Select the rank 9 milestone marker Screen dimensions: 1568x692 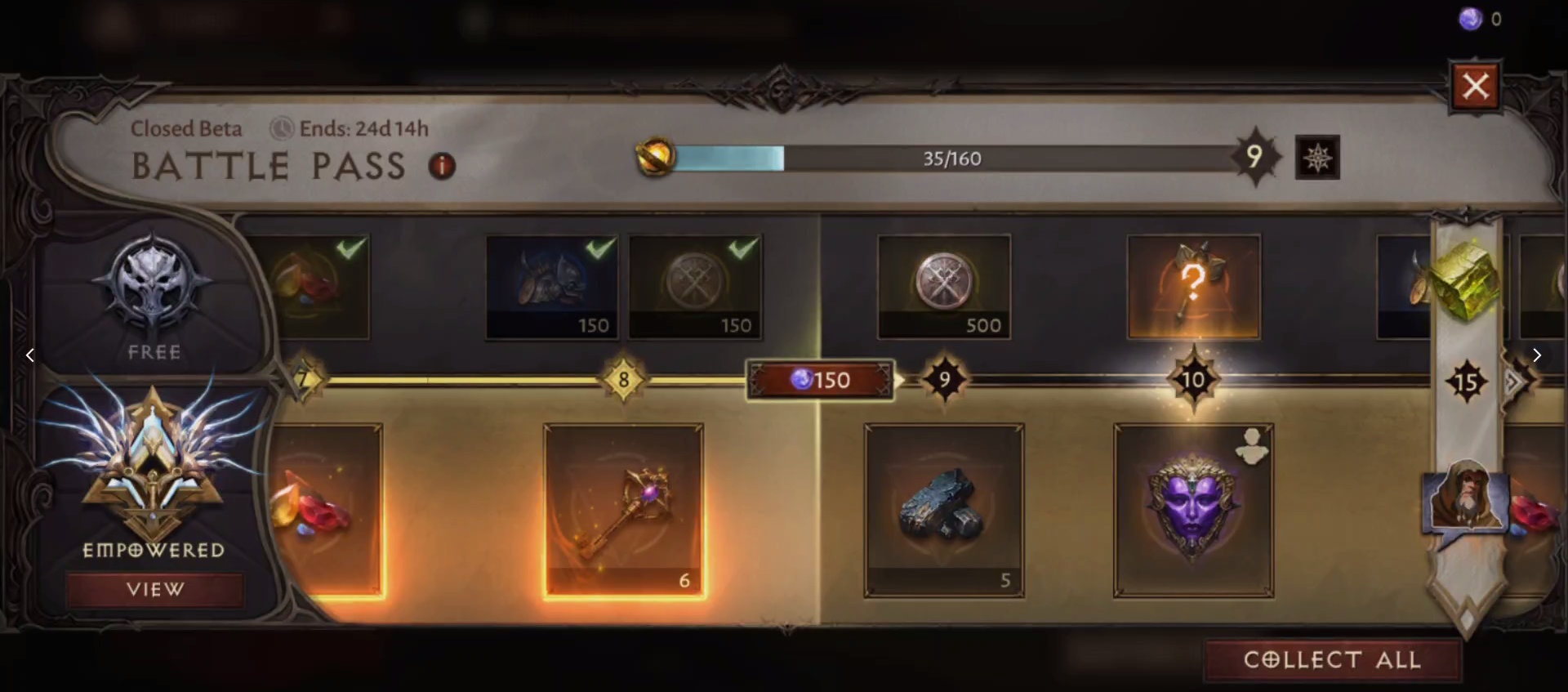944,378
